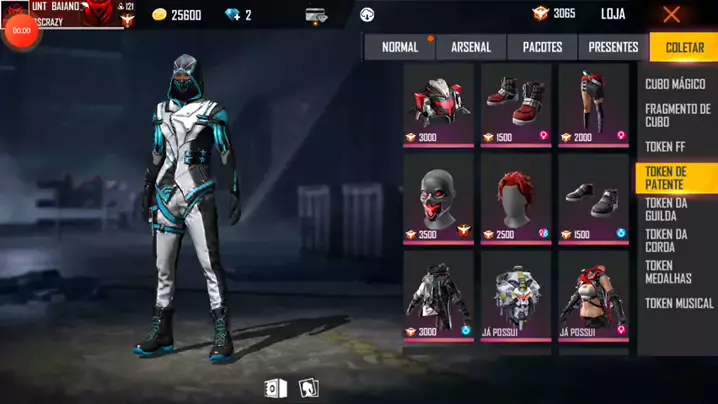The image size is (718, 404).
Task: Choose the Fragmento de Cubo category
Action: (x=677, y=115)
